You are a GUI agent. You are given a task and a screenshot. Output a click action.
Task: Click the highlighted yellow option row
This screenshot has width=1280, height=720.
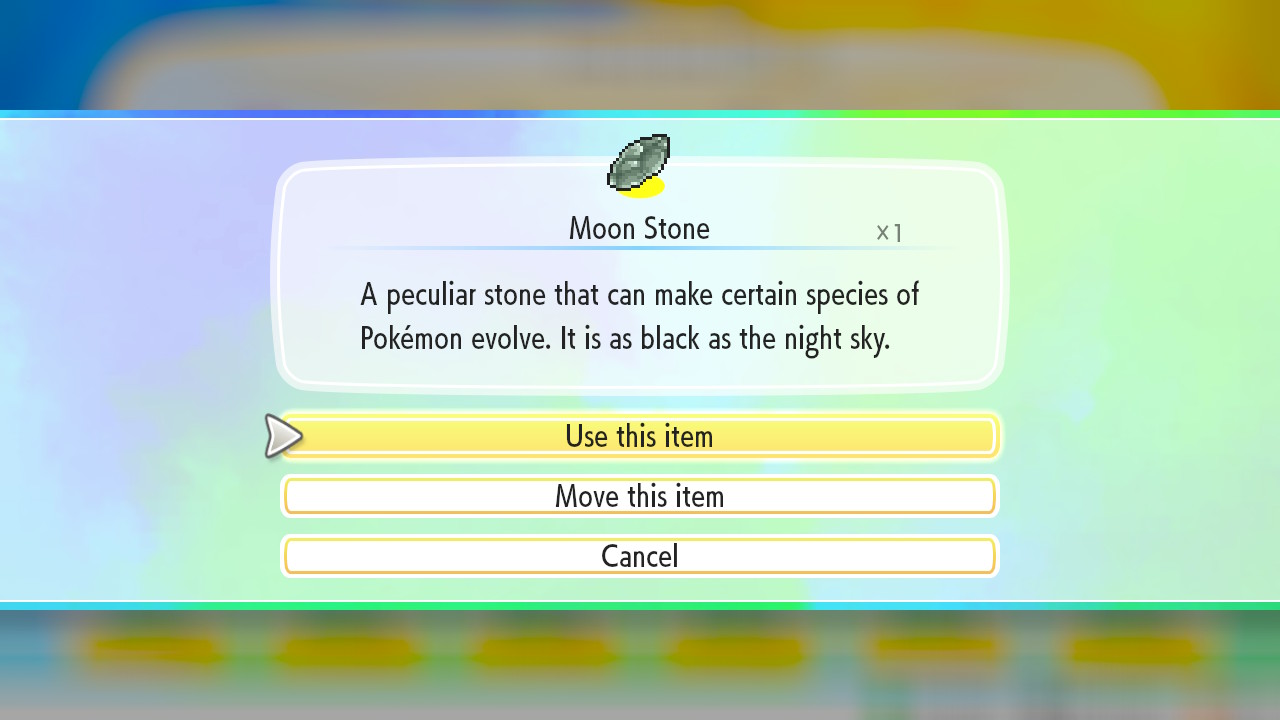coord(640,436)
